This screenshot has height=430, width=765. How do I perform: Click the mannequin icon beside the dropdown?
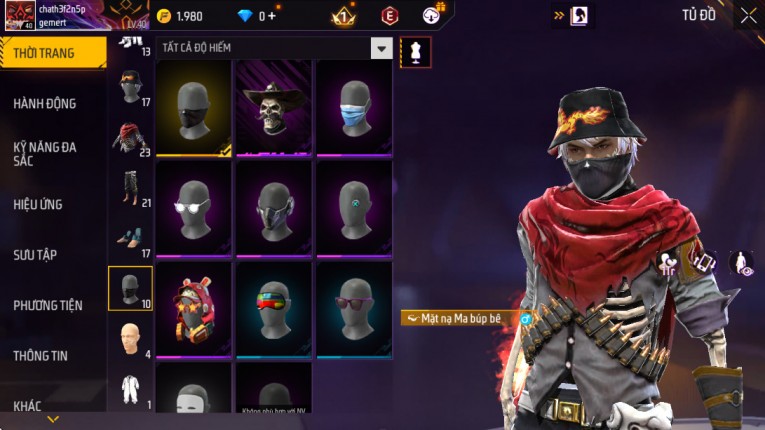click(x=415, y=50)
